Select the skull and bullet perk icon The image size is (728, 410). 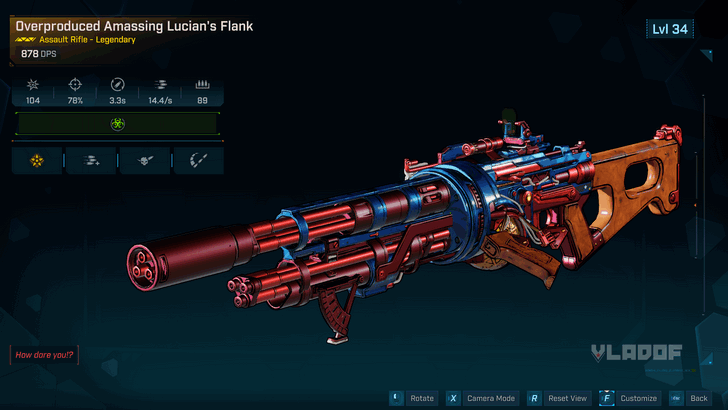[145, 160]
